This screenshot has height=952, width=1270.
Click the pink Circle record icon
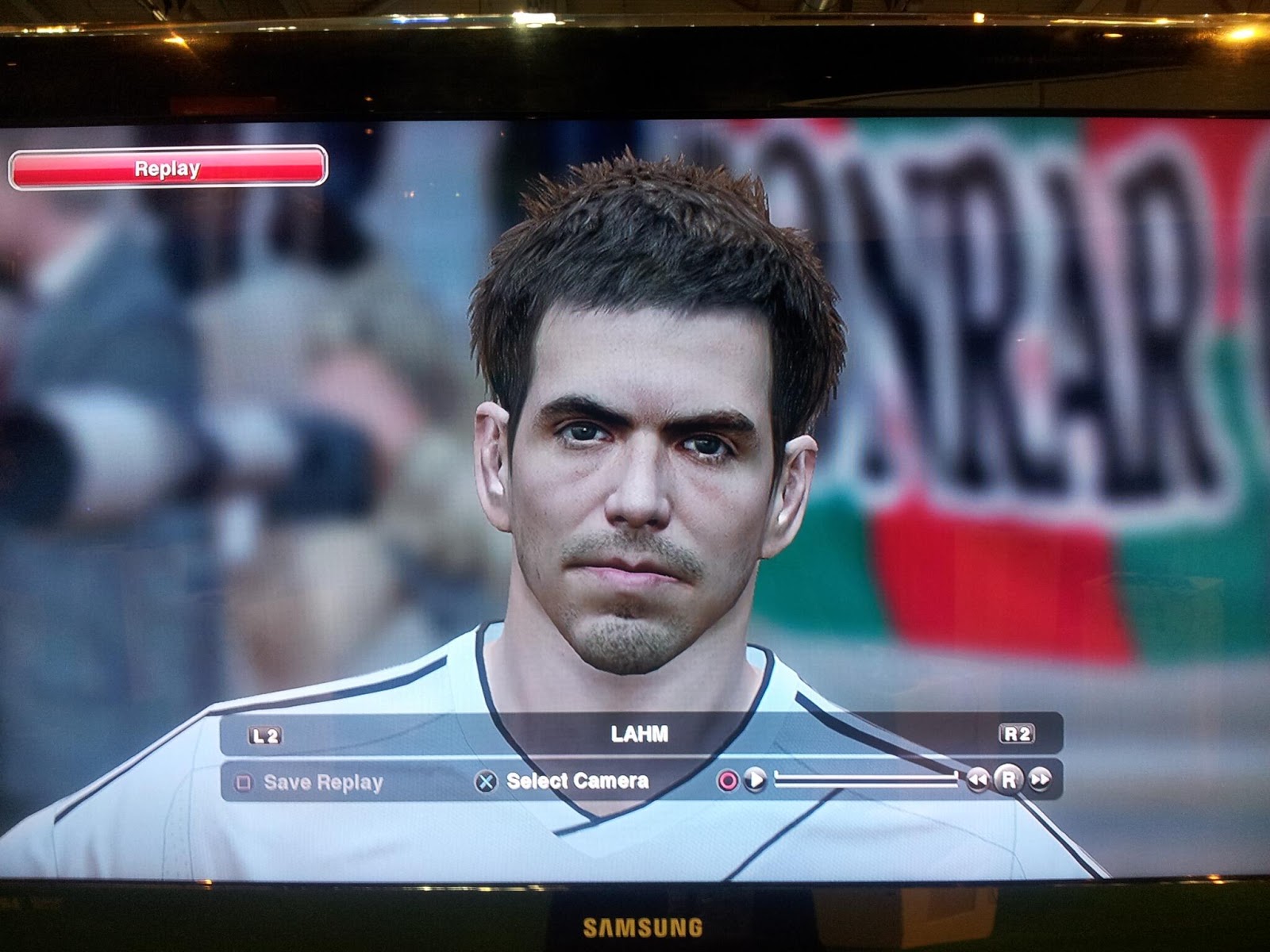pos(728,779)
